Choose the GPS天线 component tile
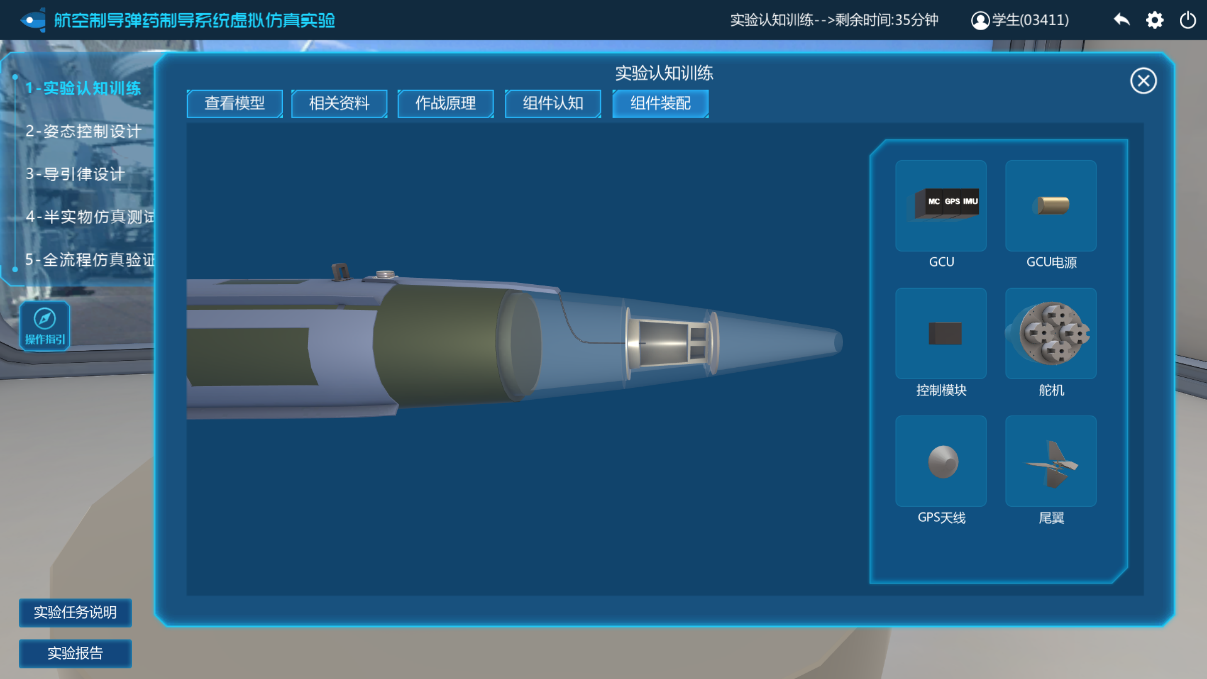Viewport: 1207px width, 679px height. 940,461
